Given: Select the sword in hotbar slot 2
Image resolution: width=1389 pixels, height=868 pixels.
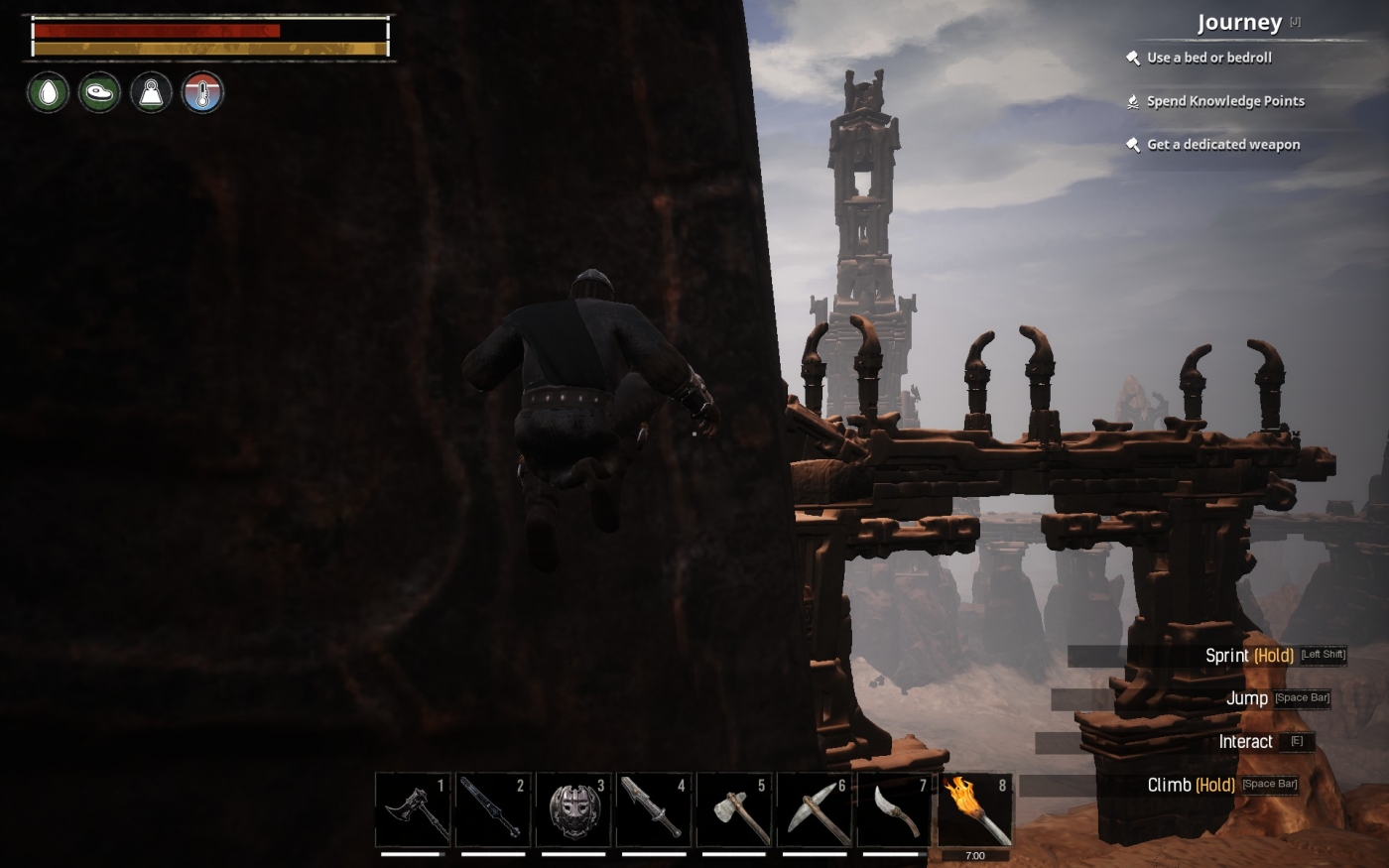Looking at the screenshot, I should [x=493, y=809].
